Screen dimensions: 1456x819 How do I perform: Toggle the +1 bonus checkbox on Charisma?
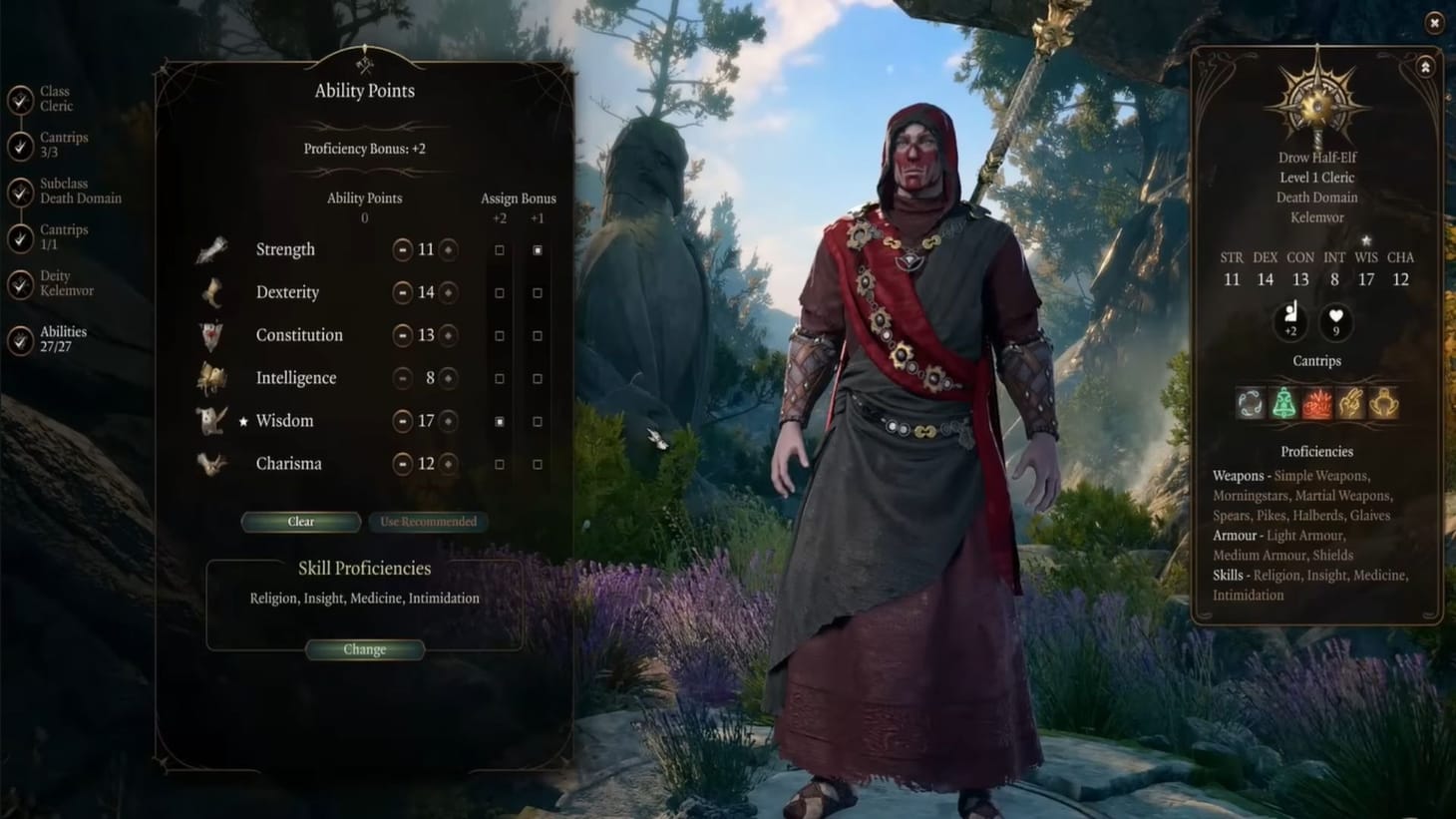(x=538, y=464)
